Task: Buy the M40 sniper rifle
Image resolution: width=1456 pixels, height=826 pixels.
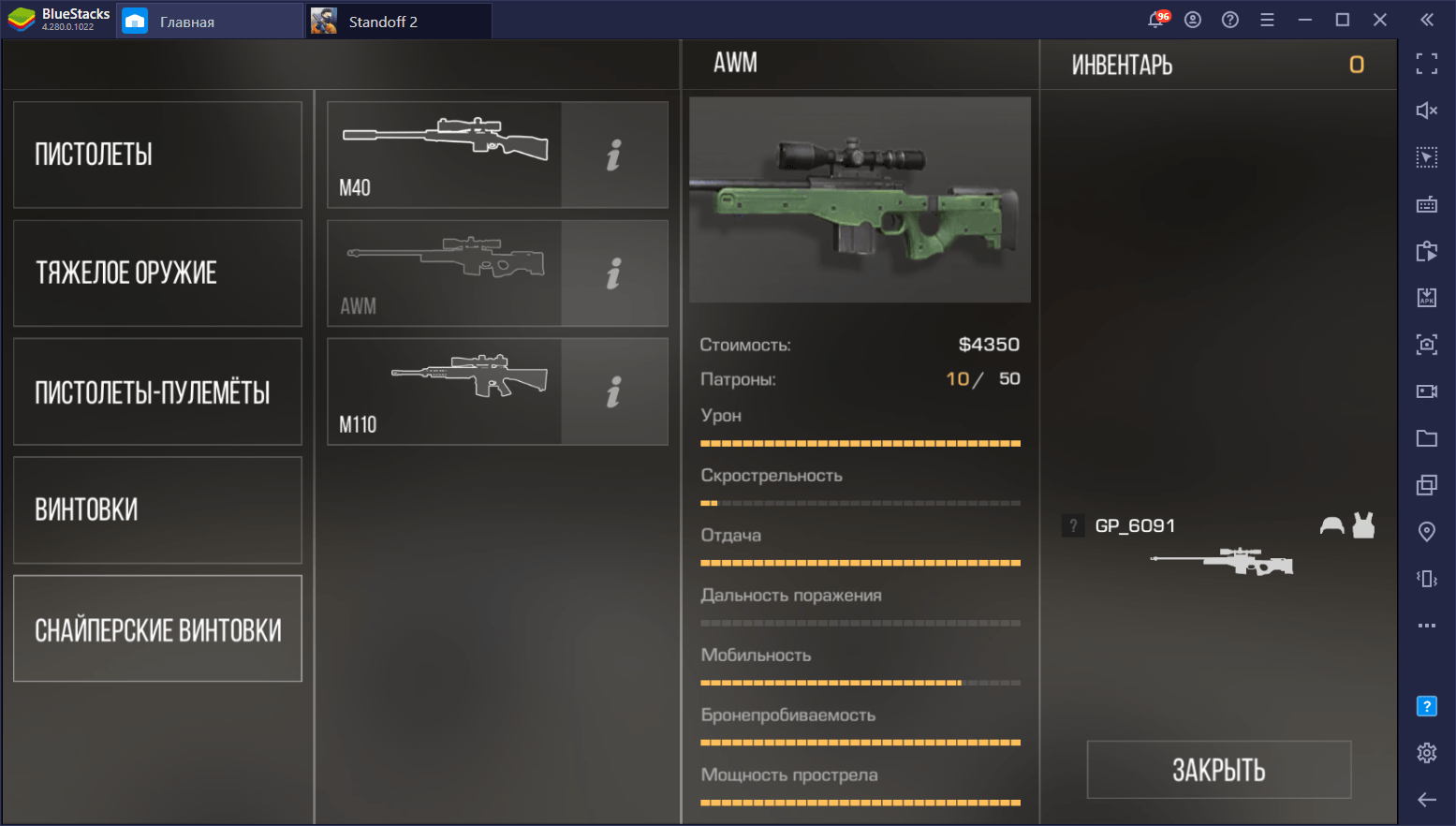Action: 445,155
